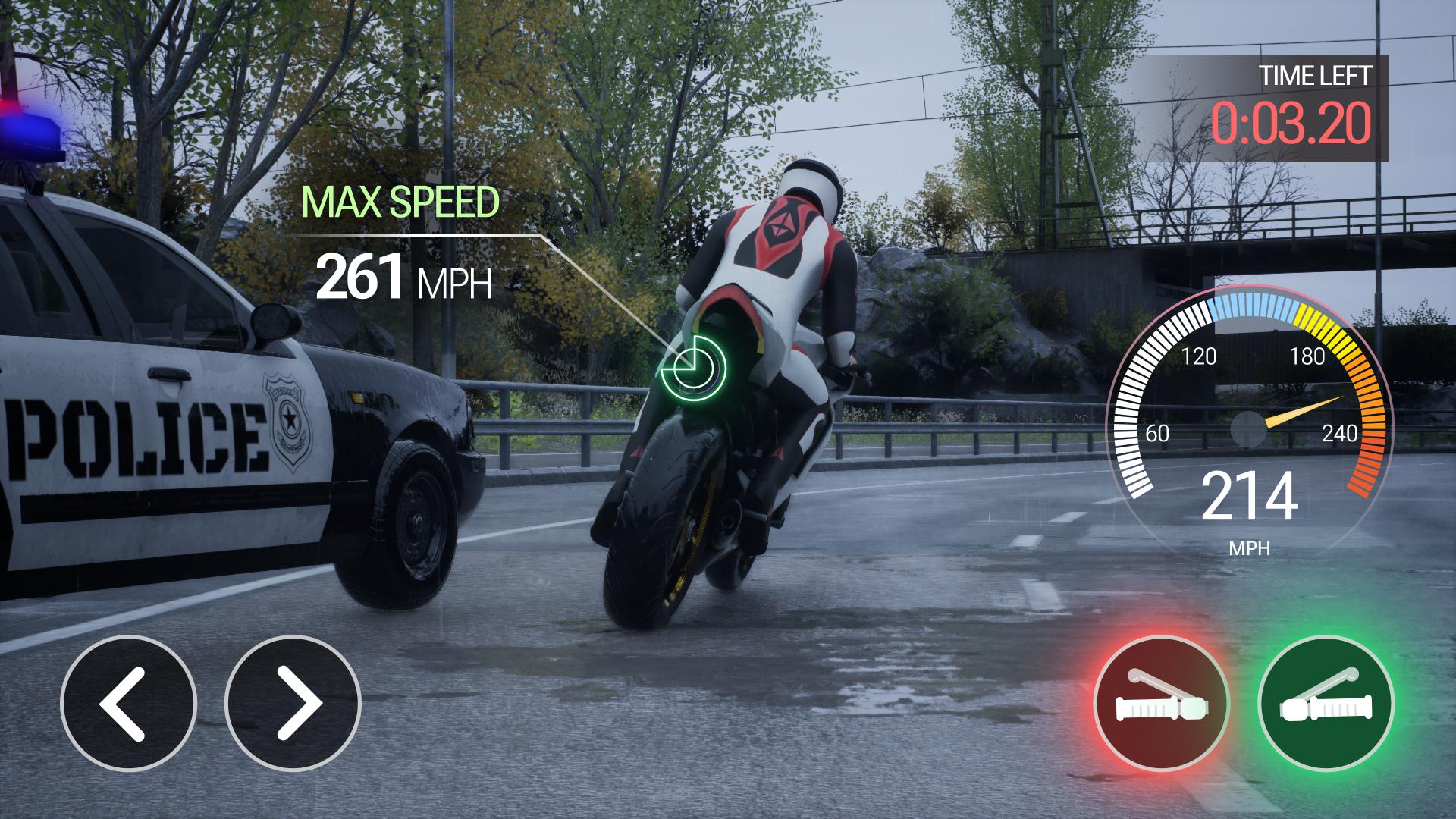Tap the steer right arrow button
1456x819 pixels.
(x=293, y=703)
